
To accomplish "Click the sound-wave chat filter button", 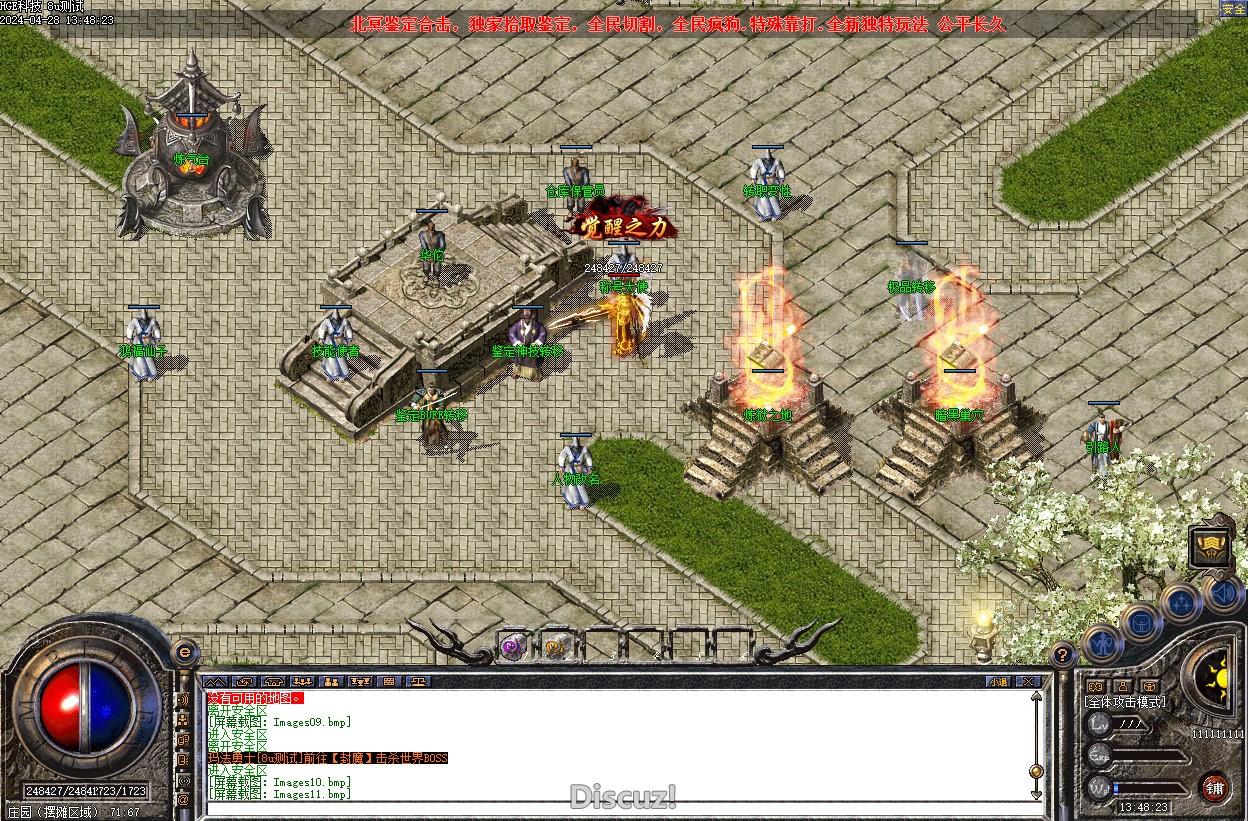I will pos(183,699).
